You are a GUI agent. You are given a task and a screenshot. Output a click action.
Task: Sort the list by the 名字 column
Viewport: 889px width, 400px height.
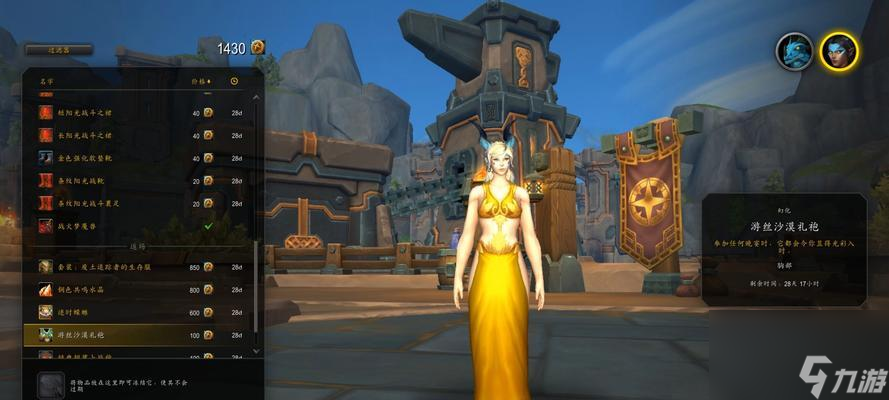click(47, 81)
